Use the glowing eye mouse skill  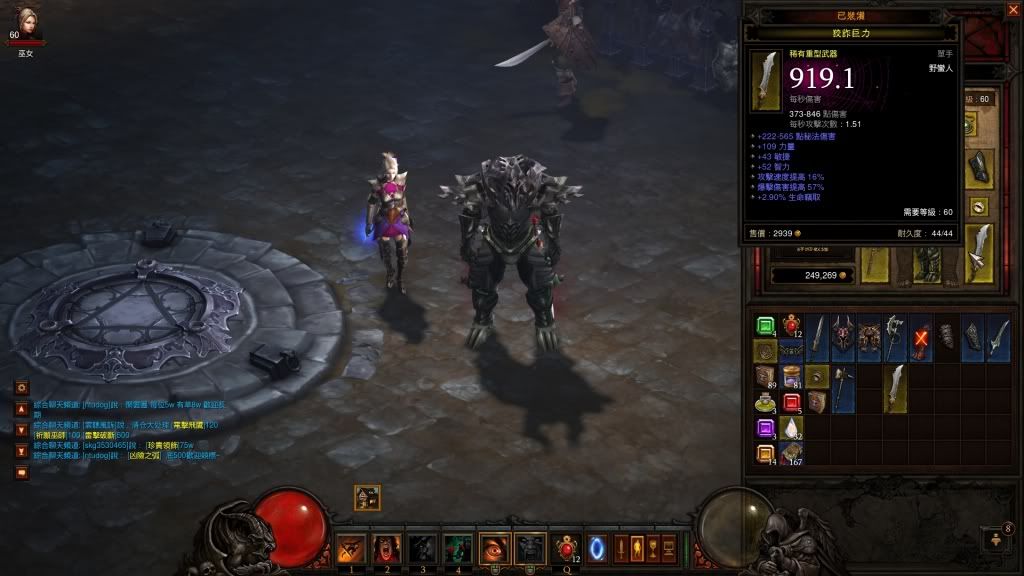click(x=495, y=548)
